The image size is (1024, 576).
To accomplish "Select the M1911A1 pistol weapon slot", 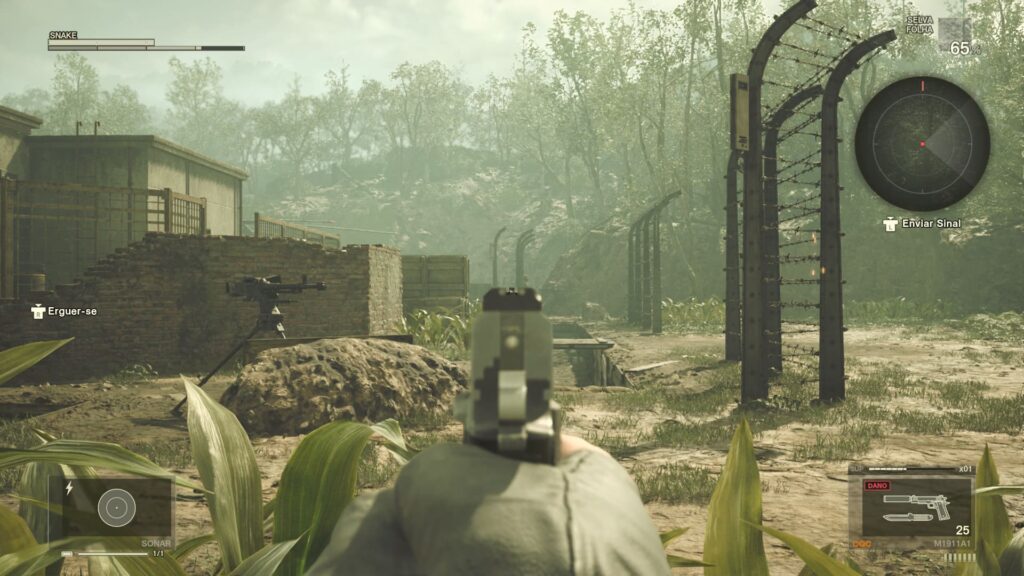I will click(x=911, y=507).
